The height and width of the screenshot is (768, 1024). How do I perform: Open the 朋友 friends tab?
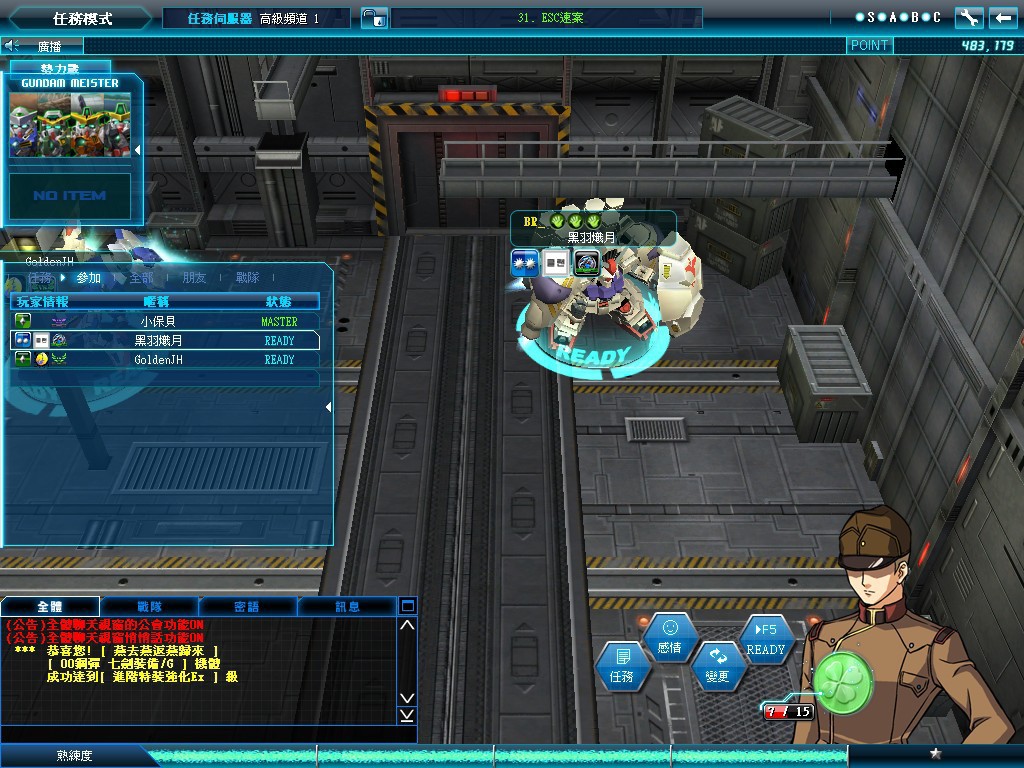[x=195, y=278]
